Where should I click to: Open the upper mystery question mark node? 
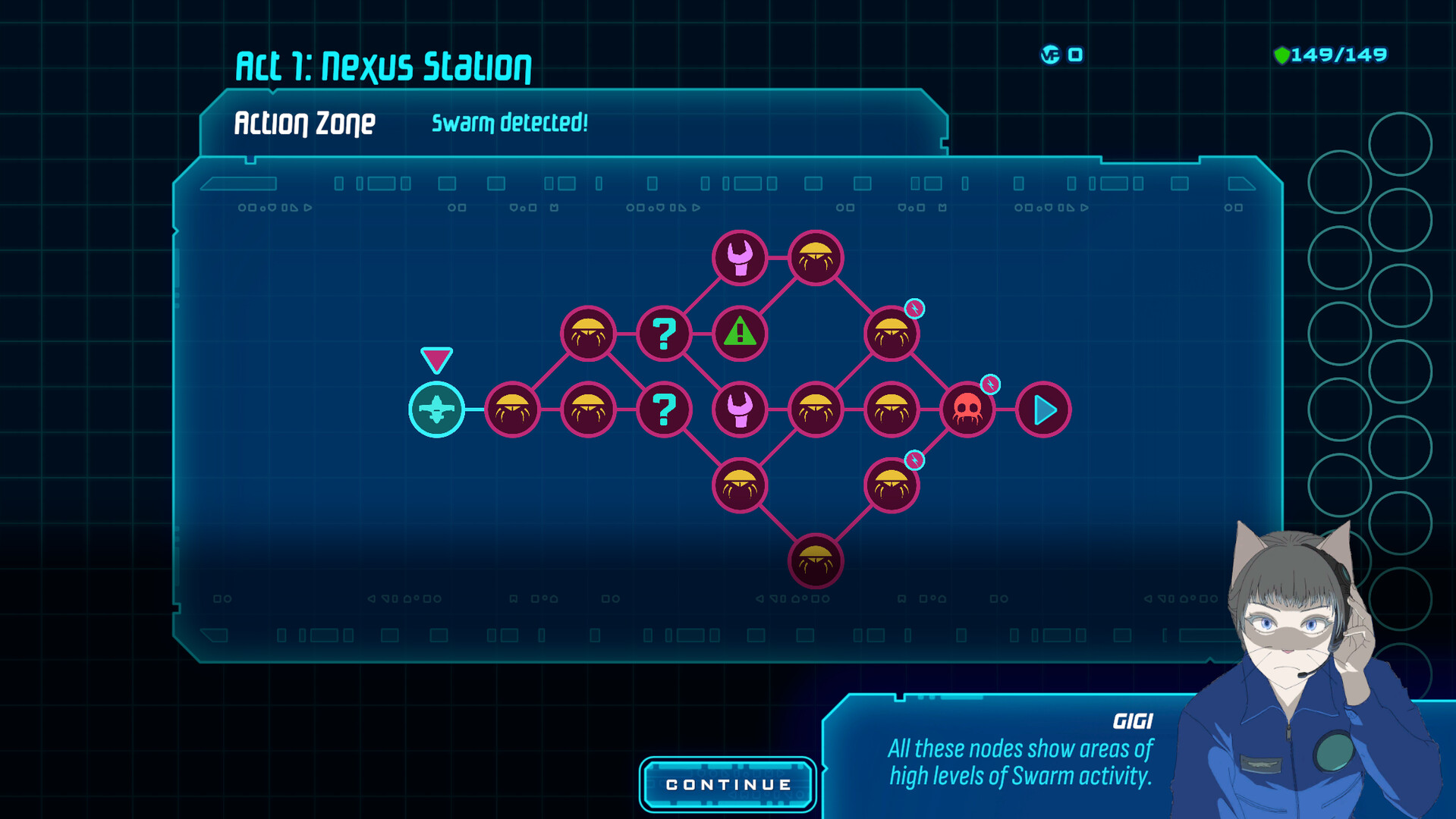point(664,333)
